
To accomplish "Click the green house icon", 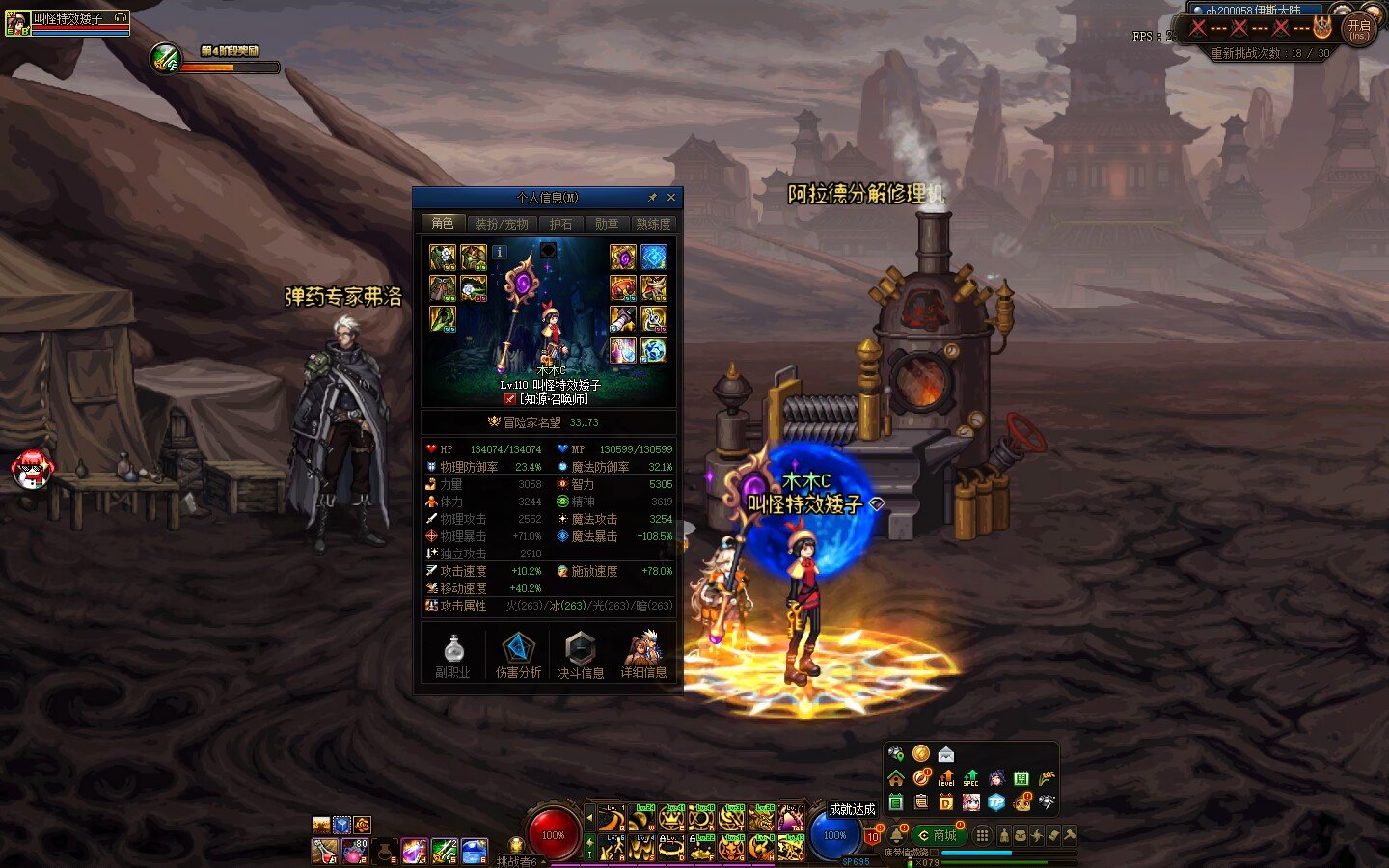I will pyautogui.click(x=896, y=778).
